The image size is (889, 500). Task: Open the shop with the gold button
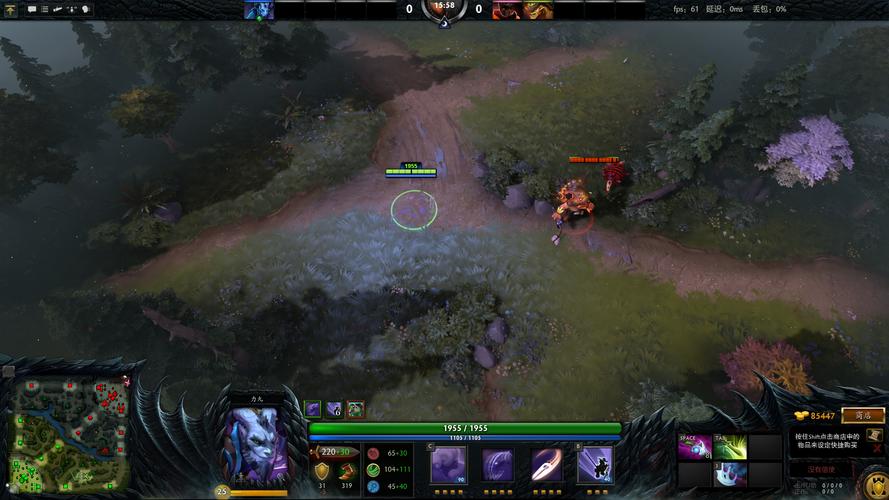point(862,415)
